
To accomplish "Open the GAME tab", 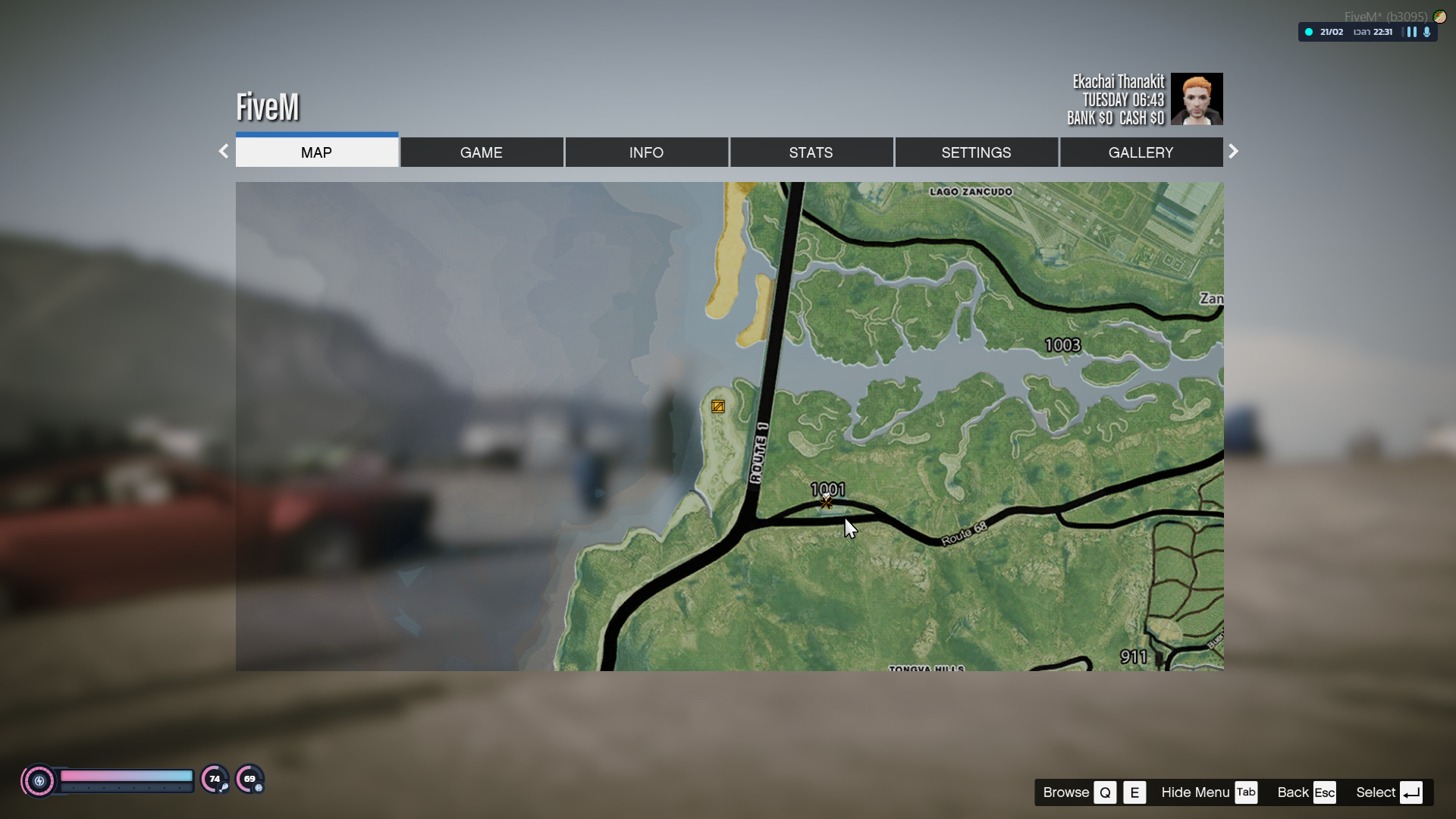I will (482, 152).
